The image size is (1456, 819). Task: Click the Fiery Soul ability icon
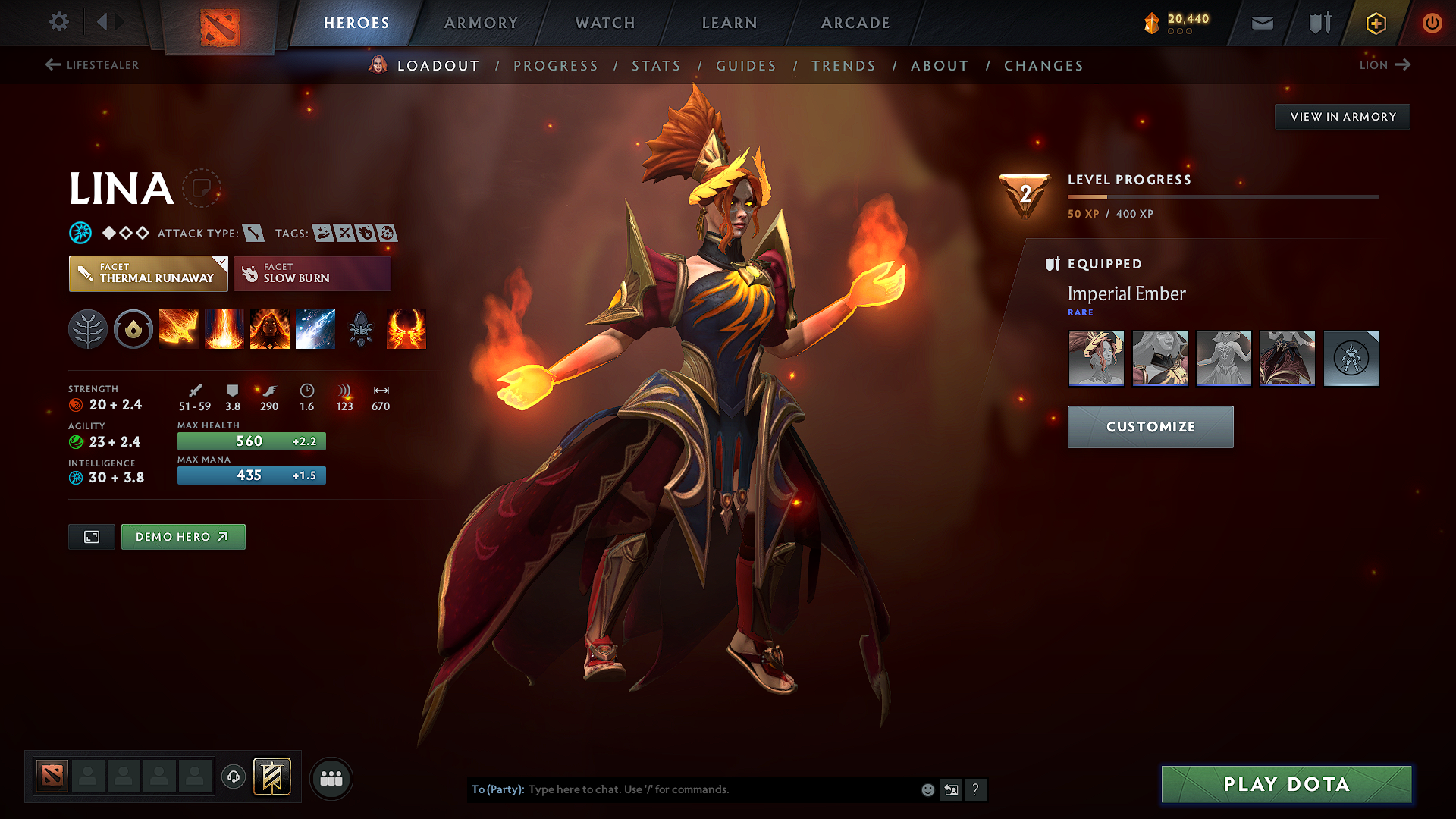(x=270, y=329)
